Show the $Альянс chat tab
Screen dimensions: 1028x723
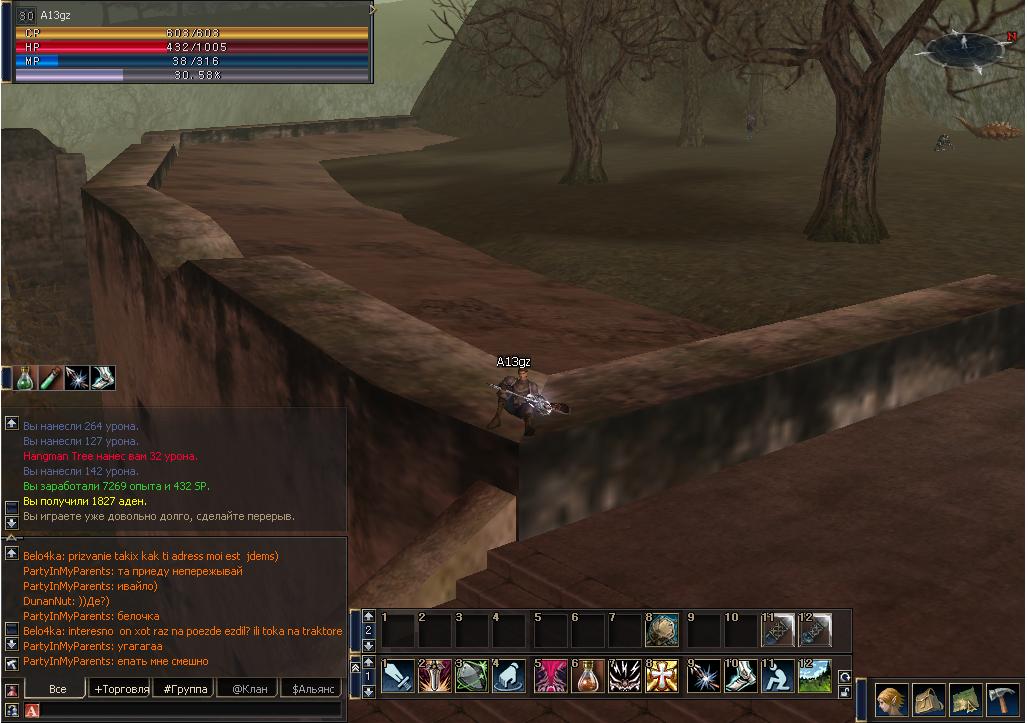(311, 689)
